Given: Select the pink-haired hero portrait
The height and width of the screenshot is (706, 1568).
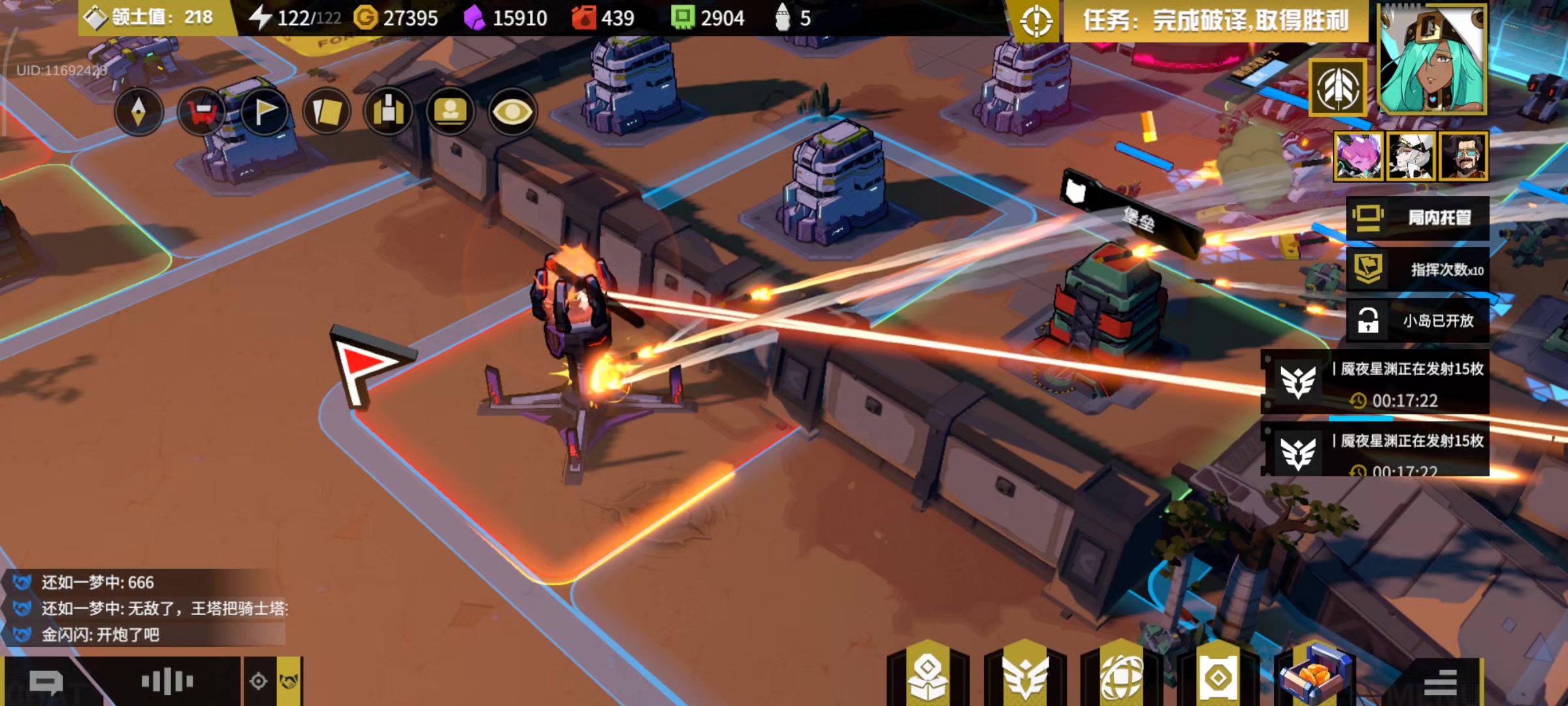Looking at the screenshot, I should (1358, 156).
